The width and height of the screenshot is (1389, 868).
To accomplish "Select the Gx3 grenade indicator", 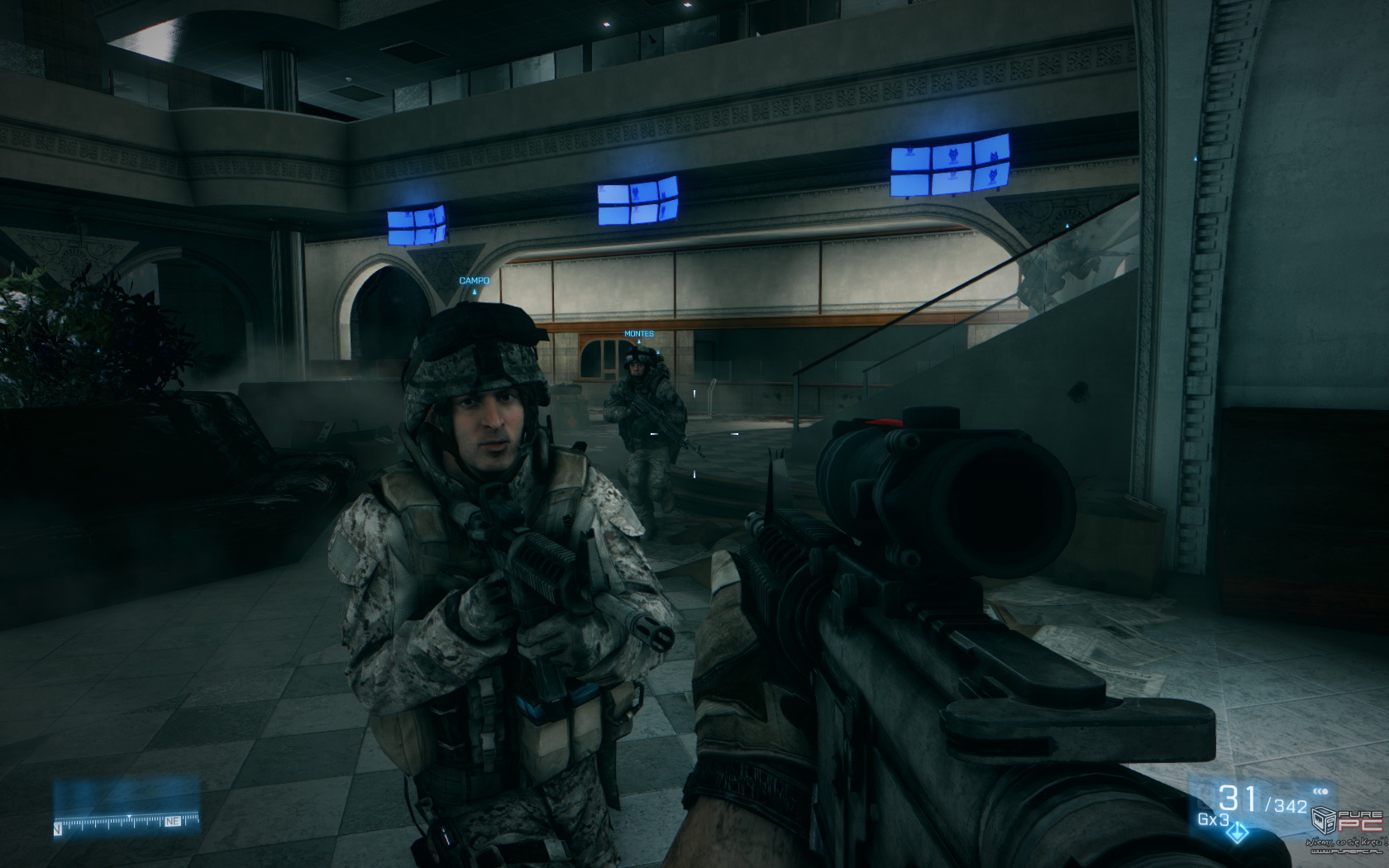I will [x=1212, y=820].
